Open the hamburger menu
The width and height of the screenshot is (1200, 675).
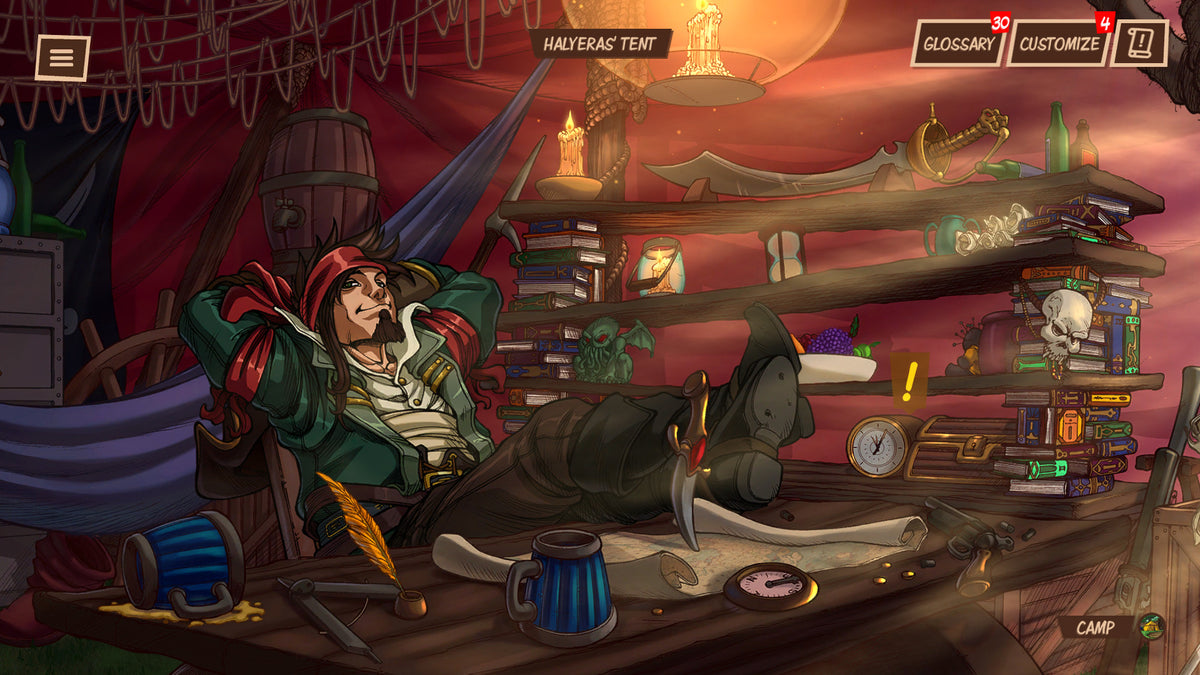[x=62, y=58]
